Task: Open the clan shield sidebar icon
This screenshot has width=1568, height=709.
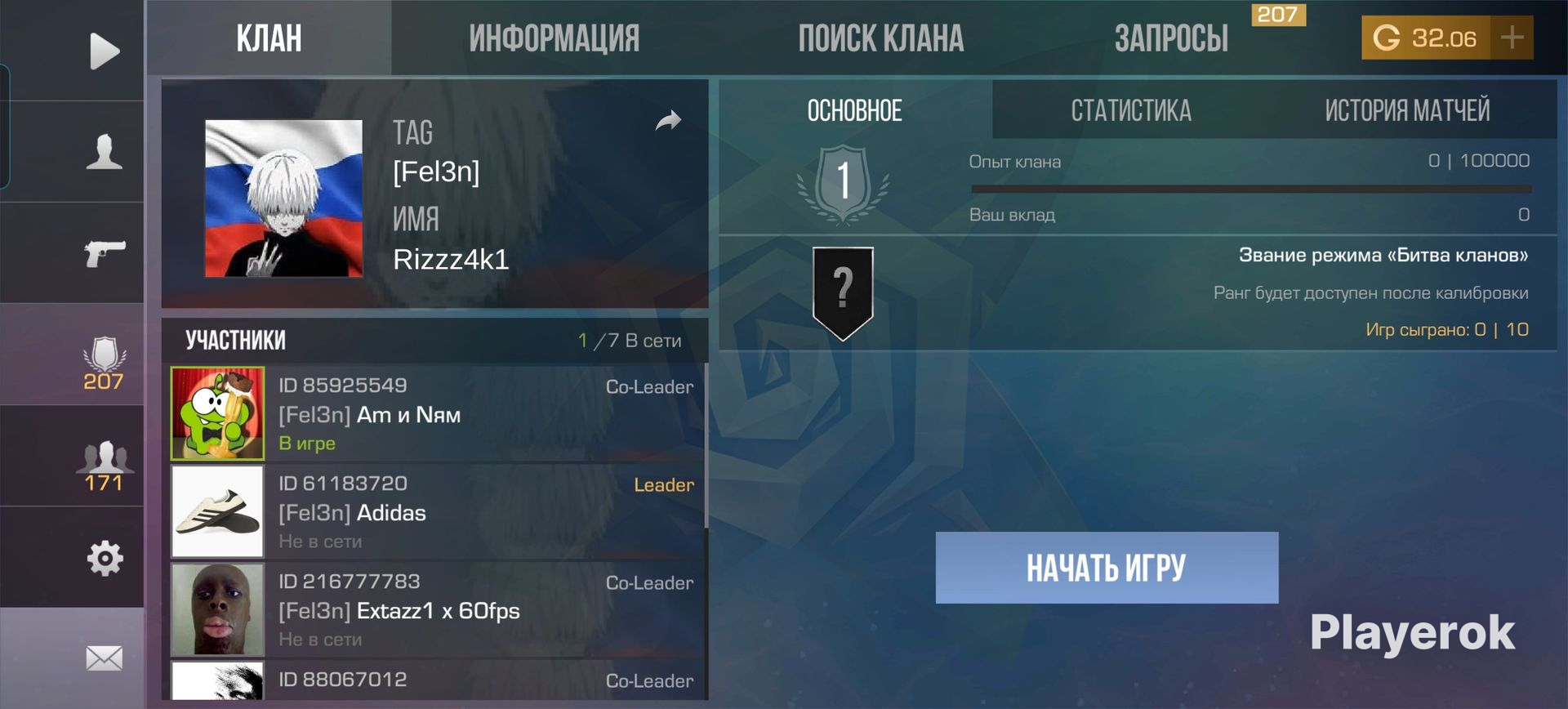Action: [104, 363]
